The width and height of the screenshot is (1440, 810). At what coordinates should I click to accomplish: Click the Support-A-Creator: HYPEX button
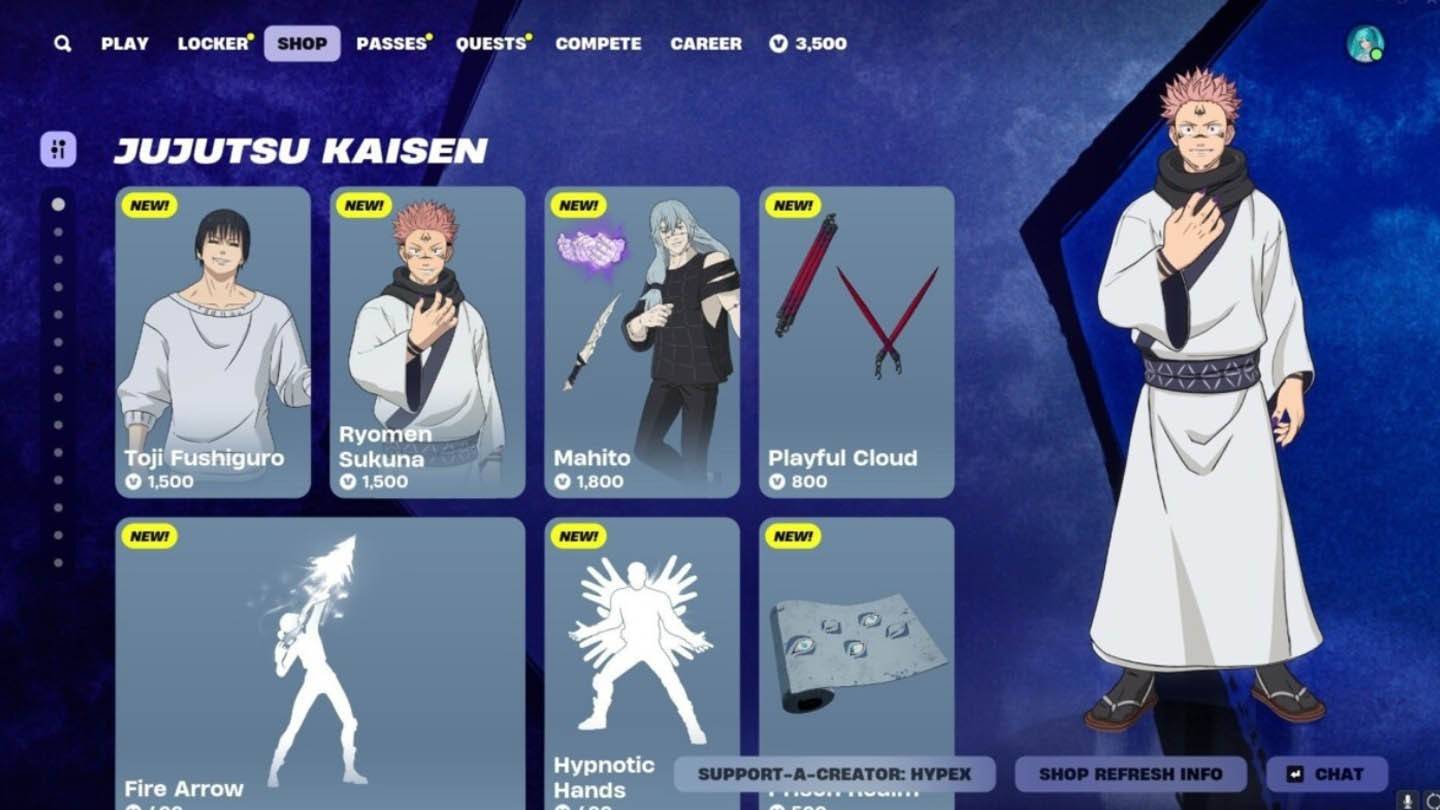click(835, 773)
